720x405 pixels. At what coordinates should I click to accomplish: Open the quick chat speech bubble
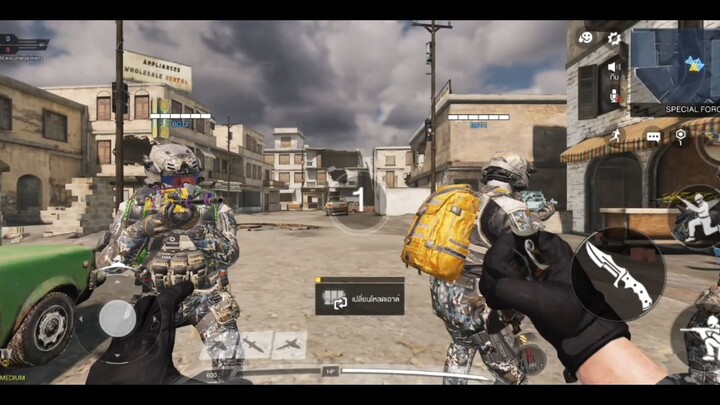pos(653,137)
